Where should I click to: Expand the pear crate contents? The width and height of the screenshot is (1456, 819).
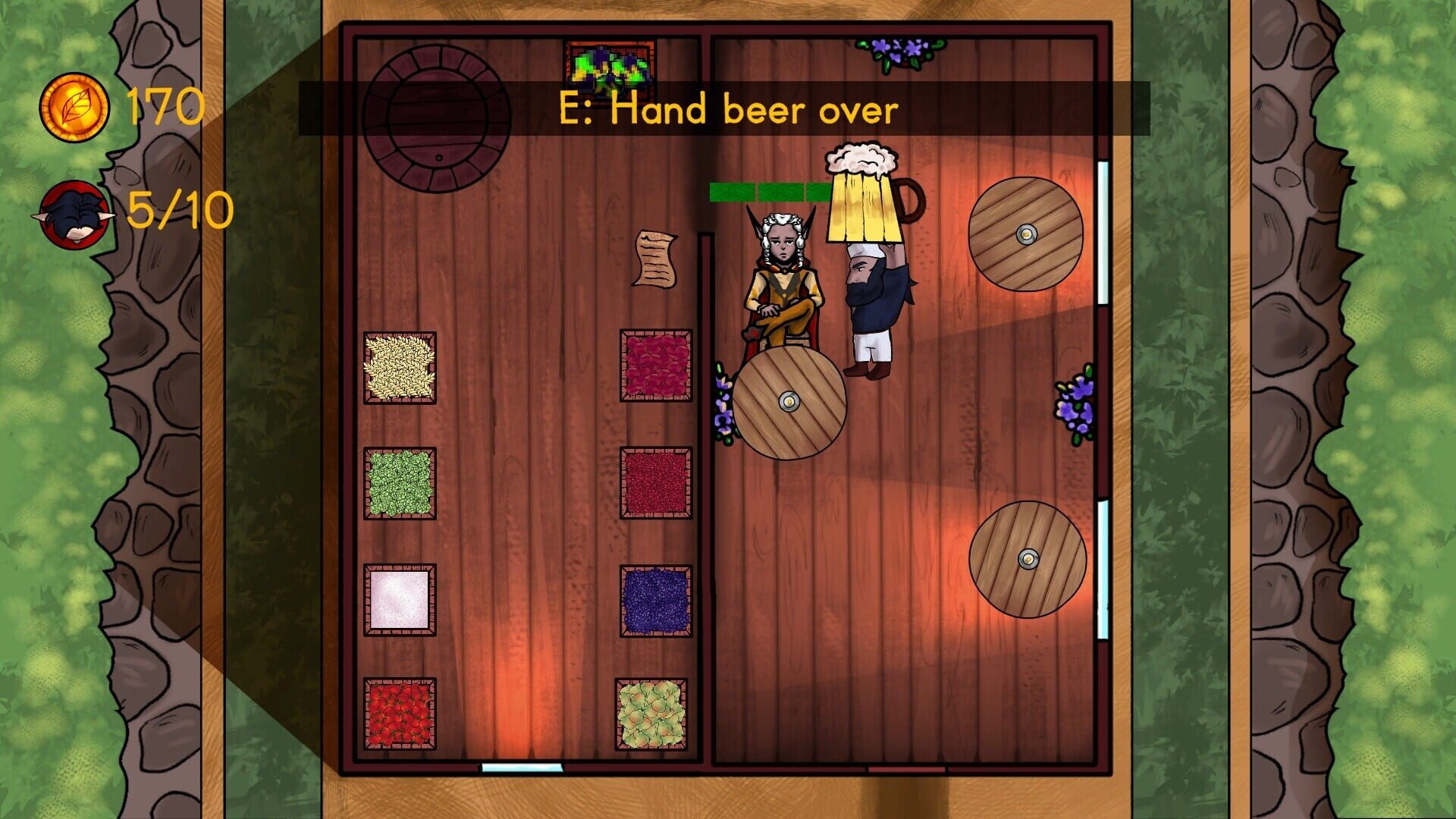(x=657, y=717)
